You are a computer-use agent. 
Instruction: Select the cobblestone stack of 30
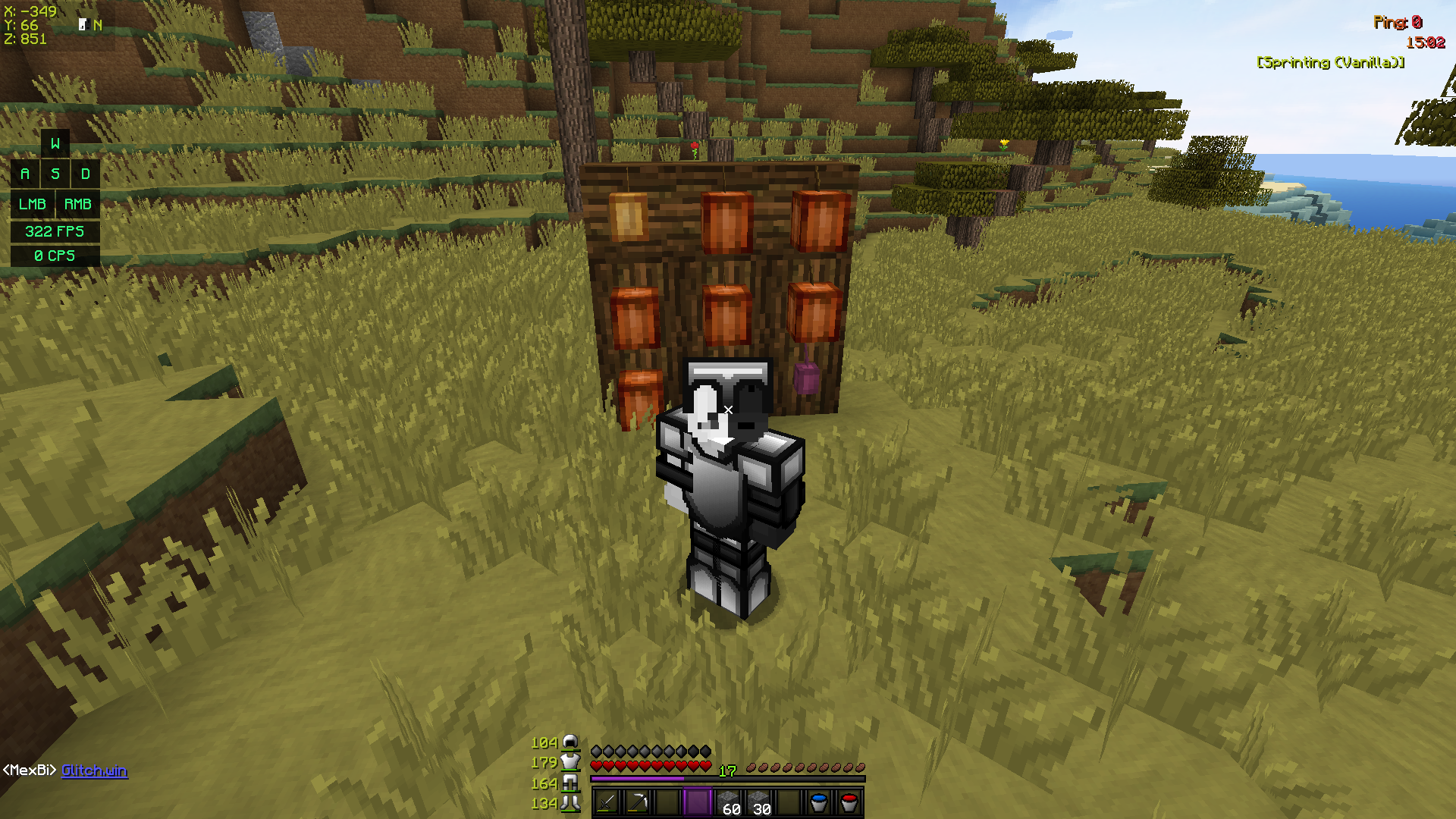point(758,802)
